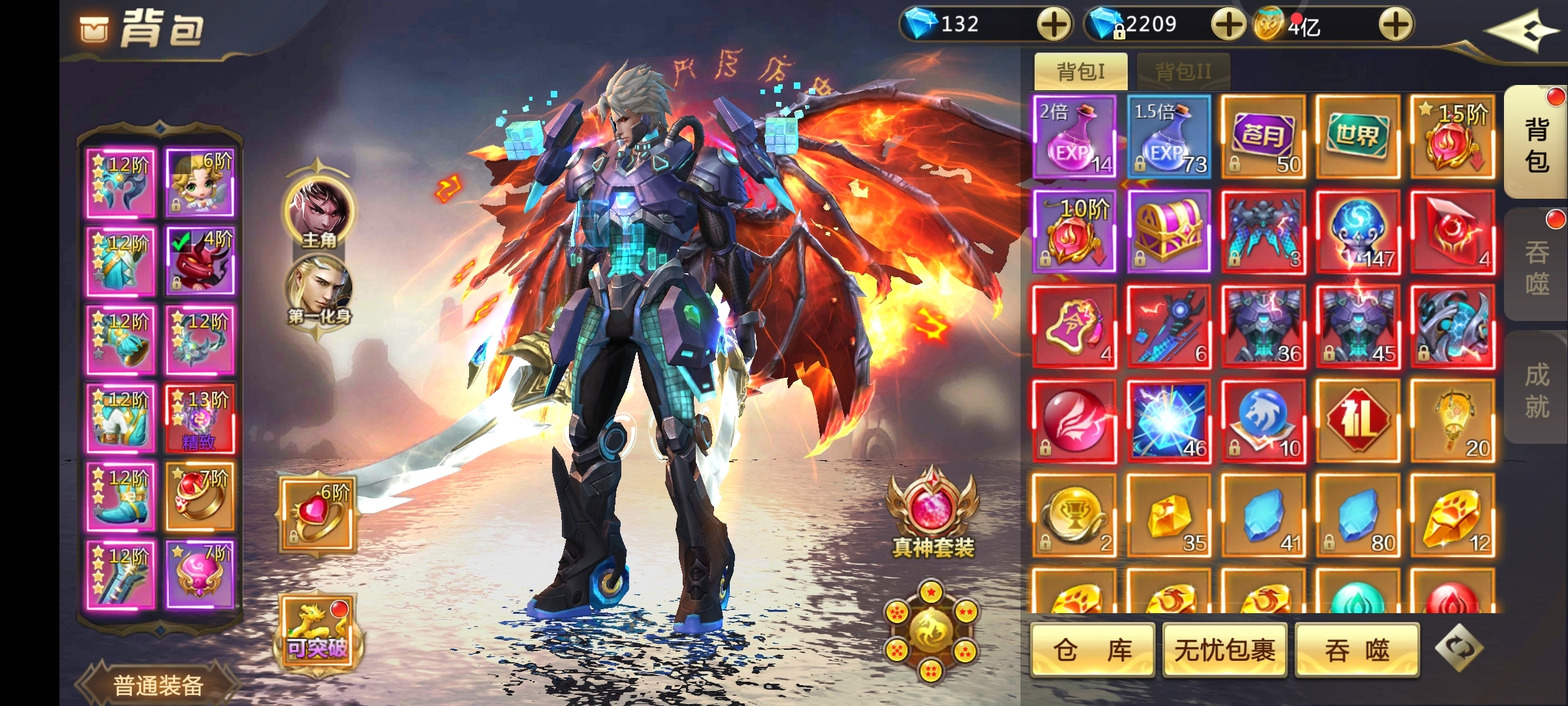Tap the 吞噬 button below the bag

coord(1357,650)
